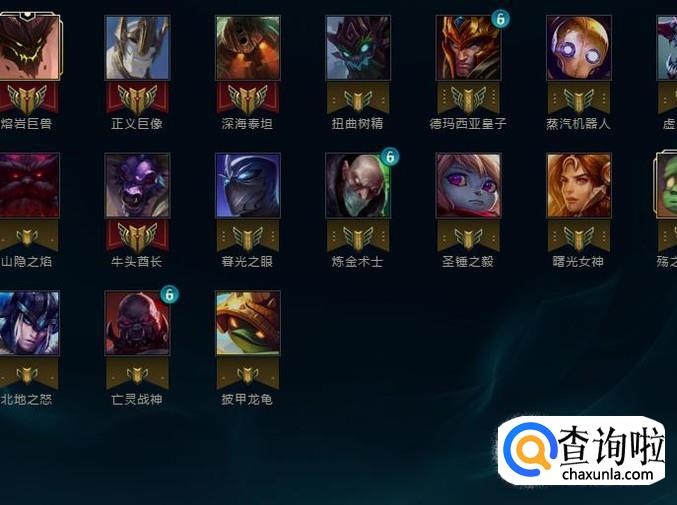This screenshot has width=677, height=505.
Task: Select the 熔岩巨兽 champion portrait
Action: pyautogui.click(x=29, y=48)
